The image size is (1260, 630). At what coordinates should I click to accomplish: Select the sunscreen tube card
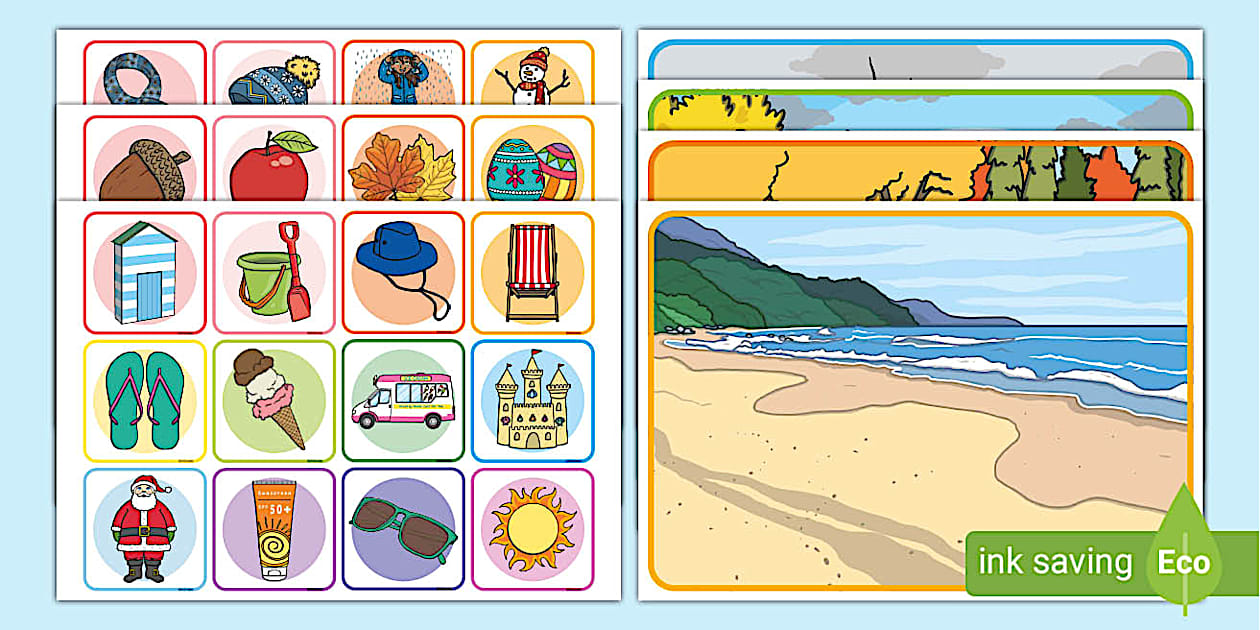274,529
